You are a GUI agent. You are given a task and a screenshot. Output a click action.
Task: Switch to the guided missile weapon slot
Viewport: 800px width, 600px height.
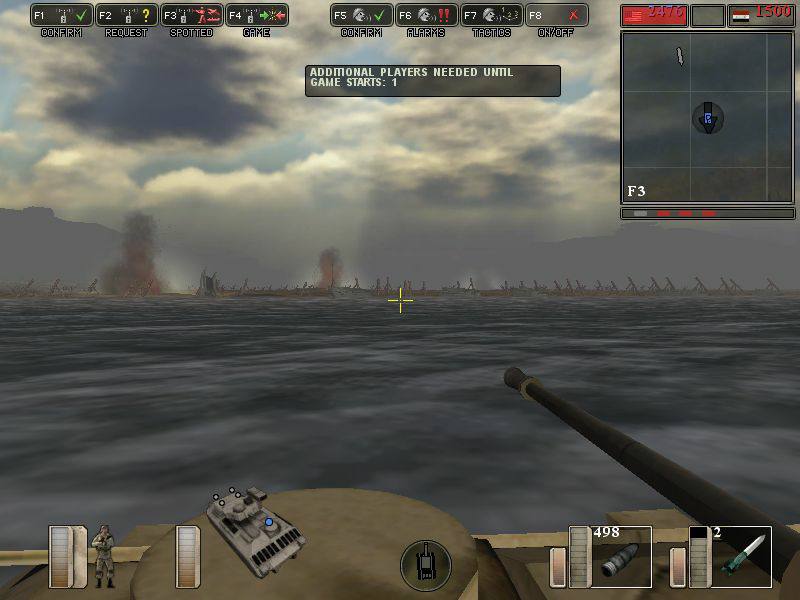coord(741,556)
